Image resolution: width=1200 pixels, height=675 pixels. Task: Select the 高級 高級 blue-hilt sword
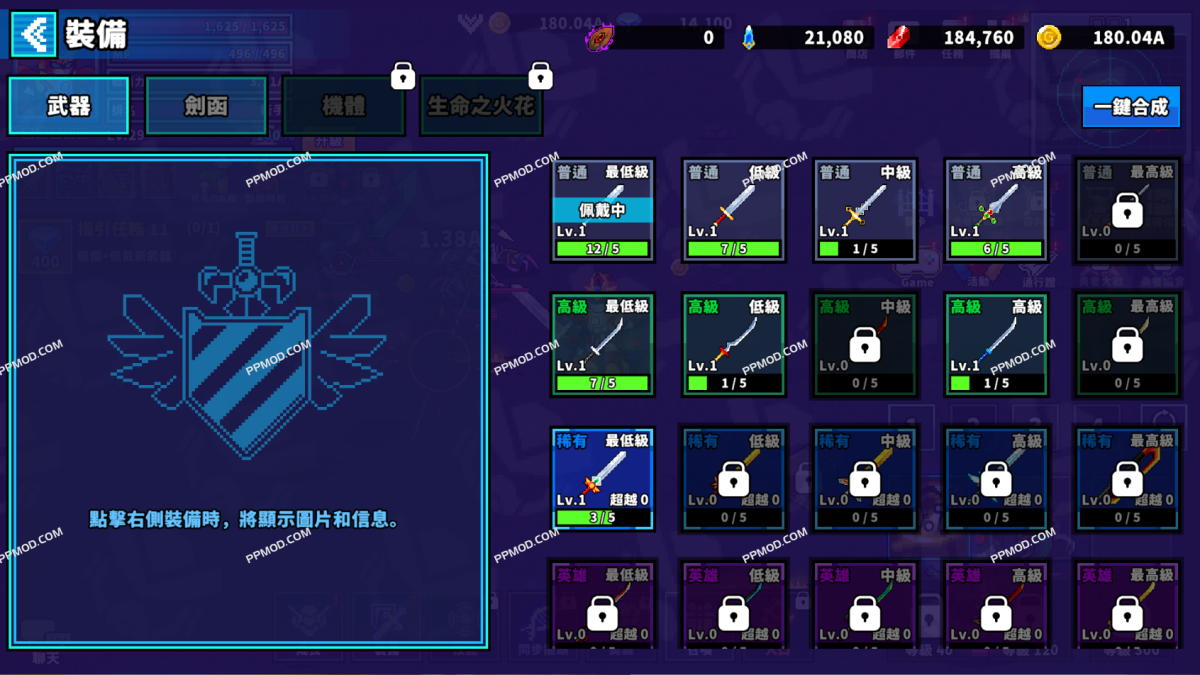pyautogui.click(x=996, y=344)
